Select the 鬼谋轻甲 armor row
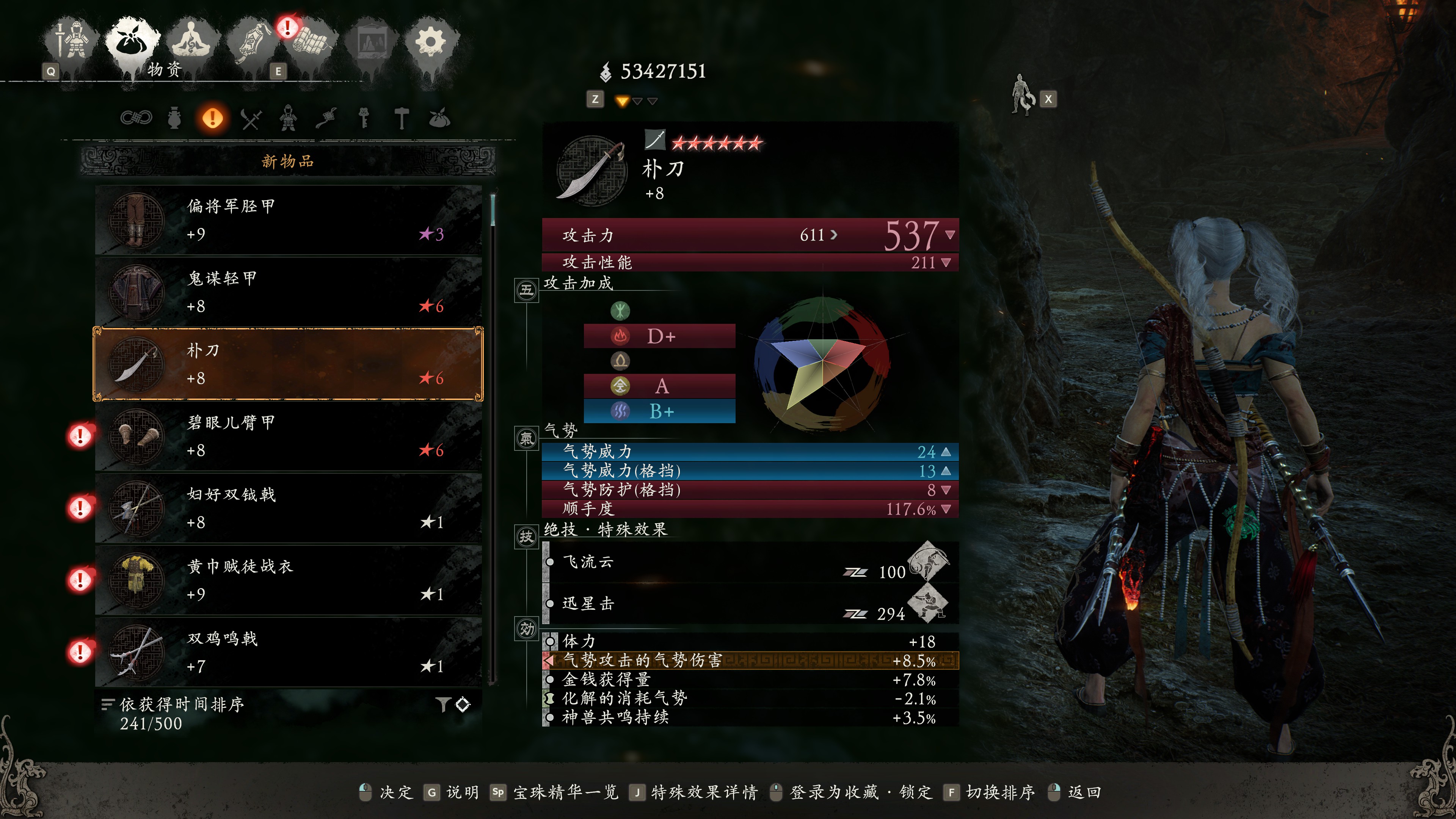1456x819 pixels. point(288,292)
